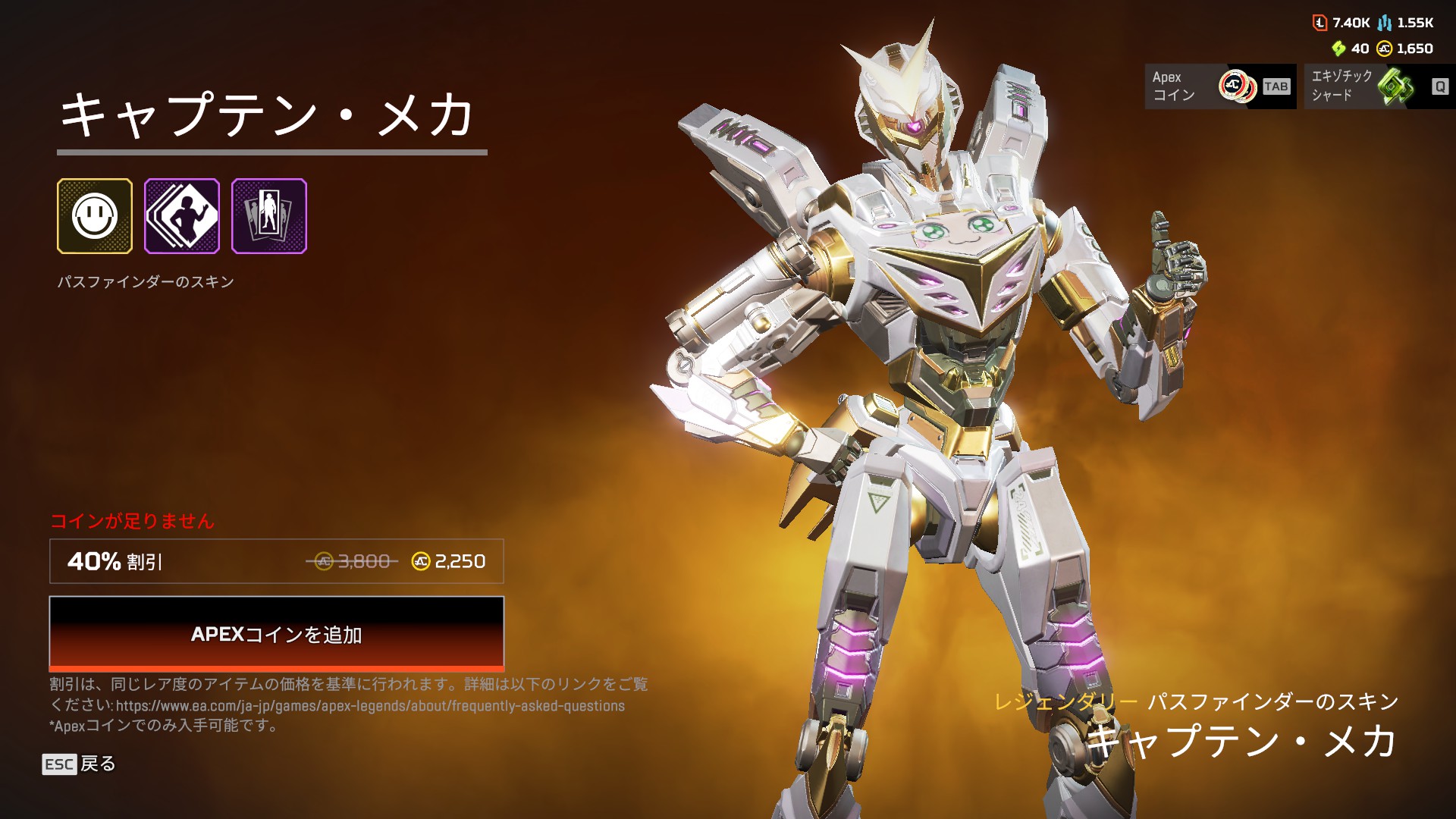Open the Apex コイン purchase tab
1456x819 pixels.
(x=1219, y=86)
